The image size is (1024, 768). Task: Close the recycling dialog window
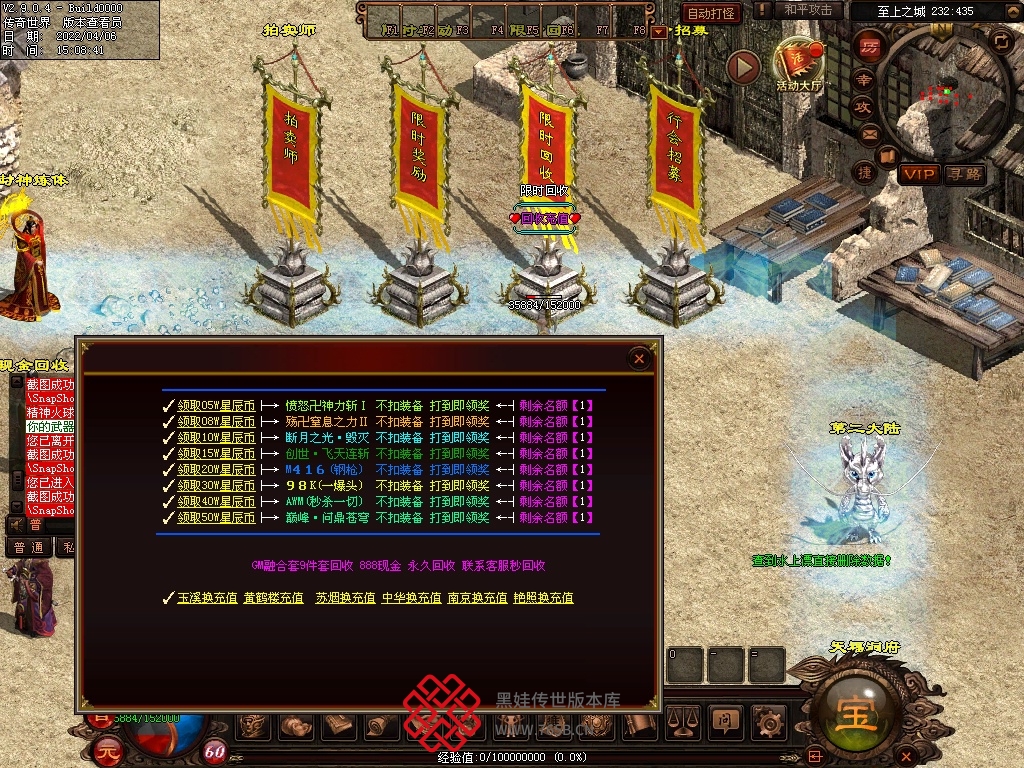(639, 359)
